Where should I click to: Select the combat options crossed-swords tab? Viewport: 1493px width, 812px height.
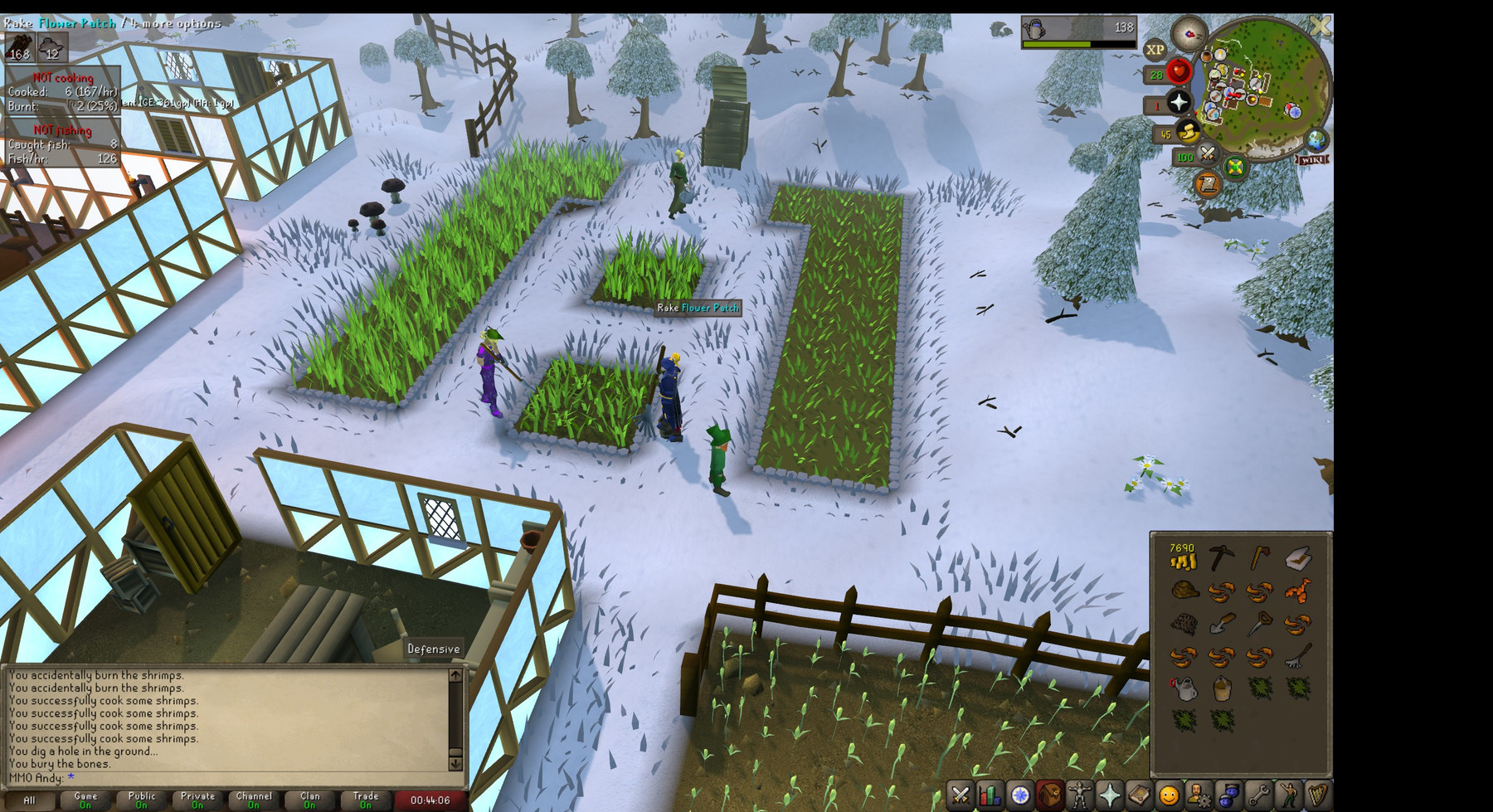[959, 795]
